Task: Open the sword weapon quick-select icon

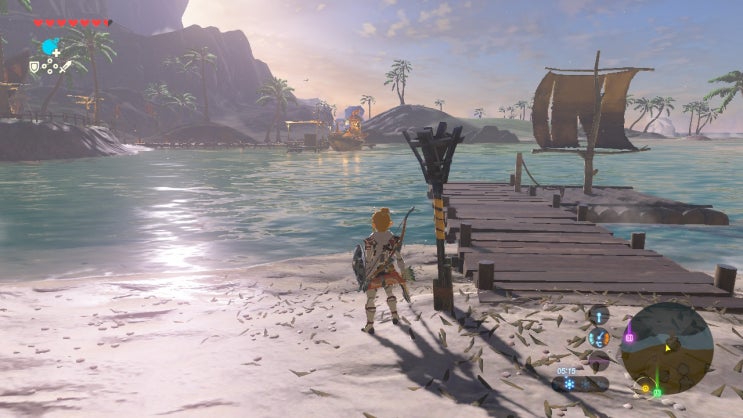Action: point(65,66)
